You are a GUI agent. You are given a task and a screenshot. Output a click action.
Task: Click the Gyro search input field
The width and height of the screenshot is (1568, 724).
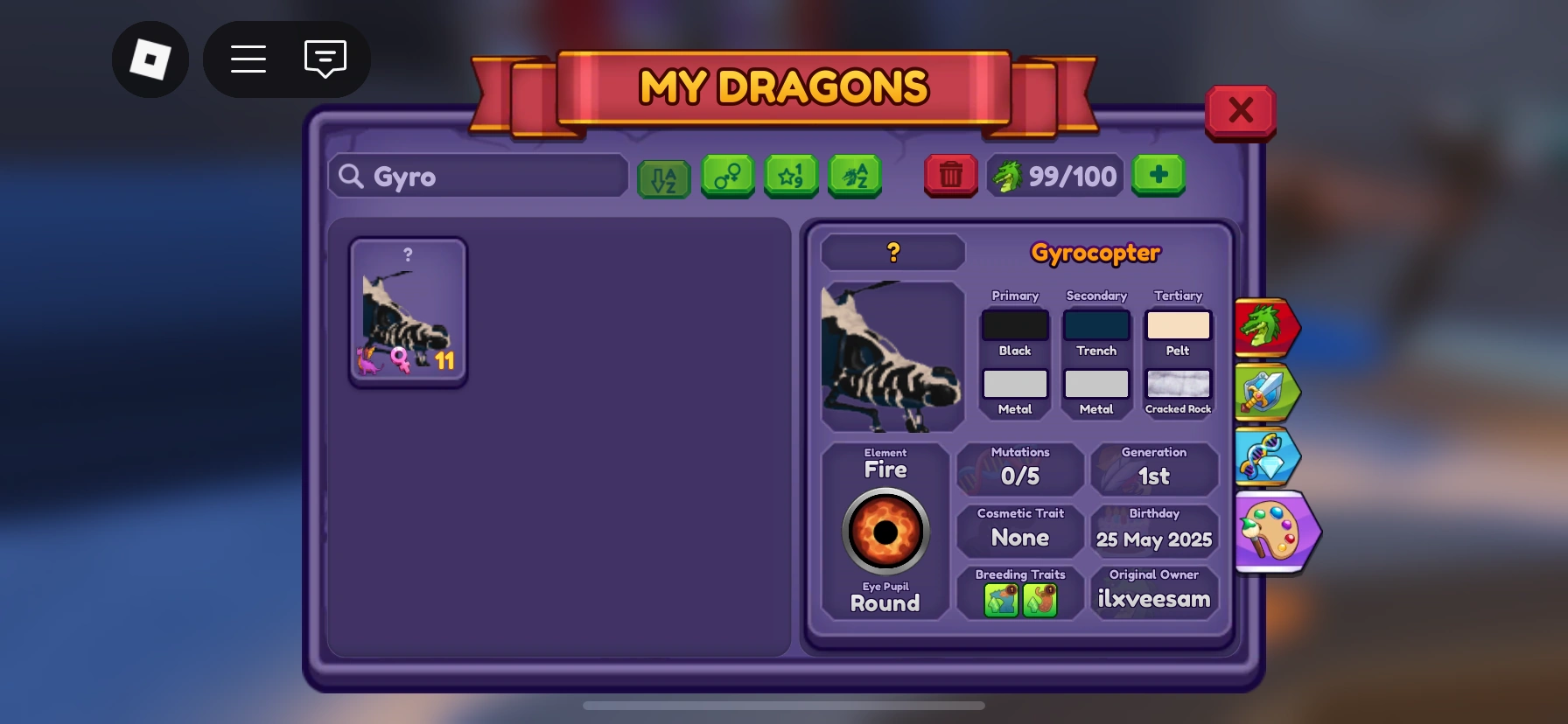[x=477, y=176]
